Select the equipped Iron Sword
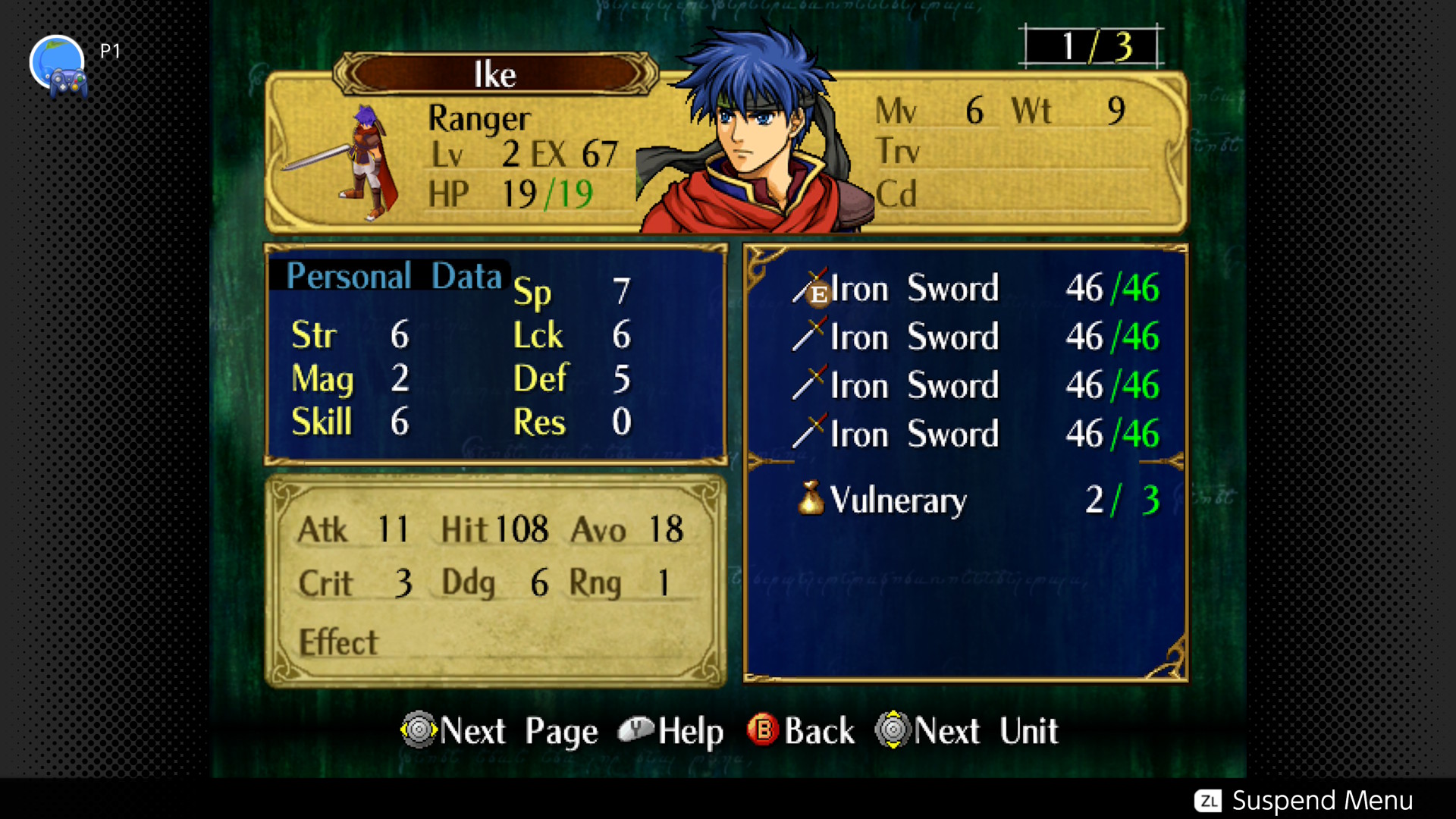The width and height of the screenshot is (1456, 819). click(x=914, y=289)
